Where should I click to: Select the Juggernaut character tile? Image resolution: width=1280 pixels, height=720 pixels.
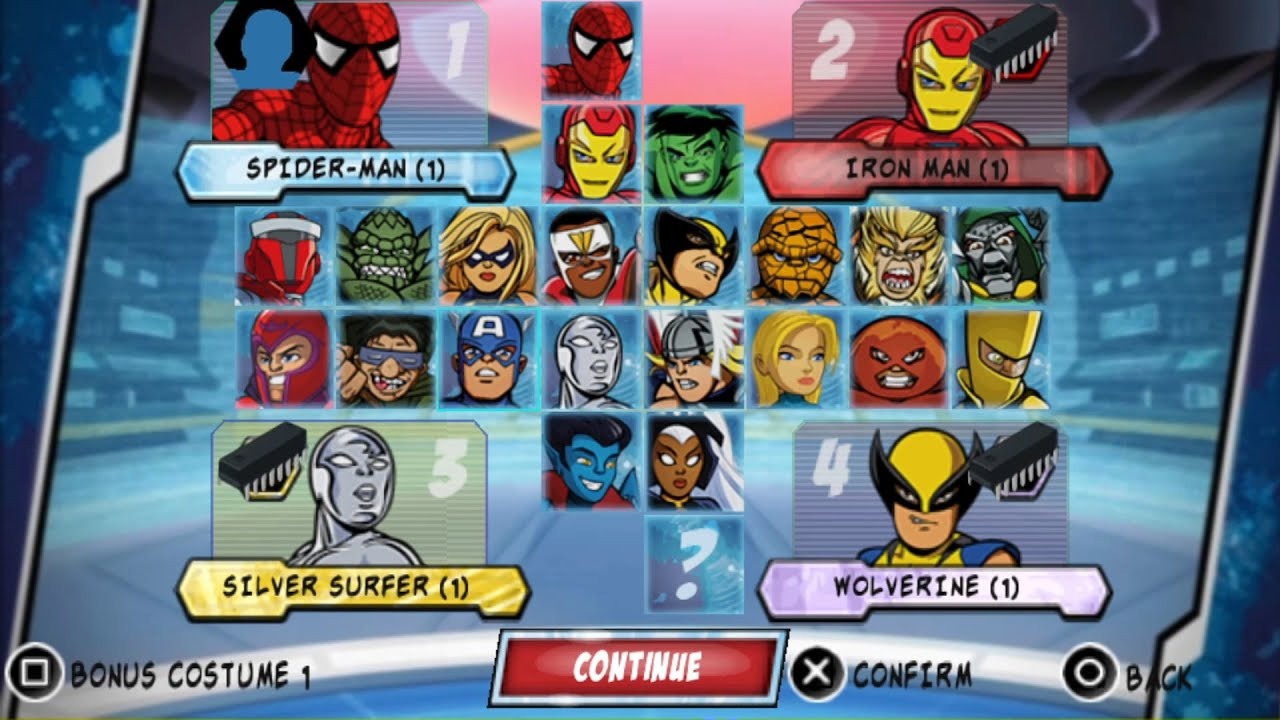(898, 359)
